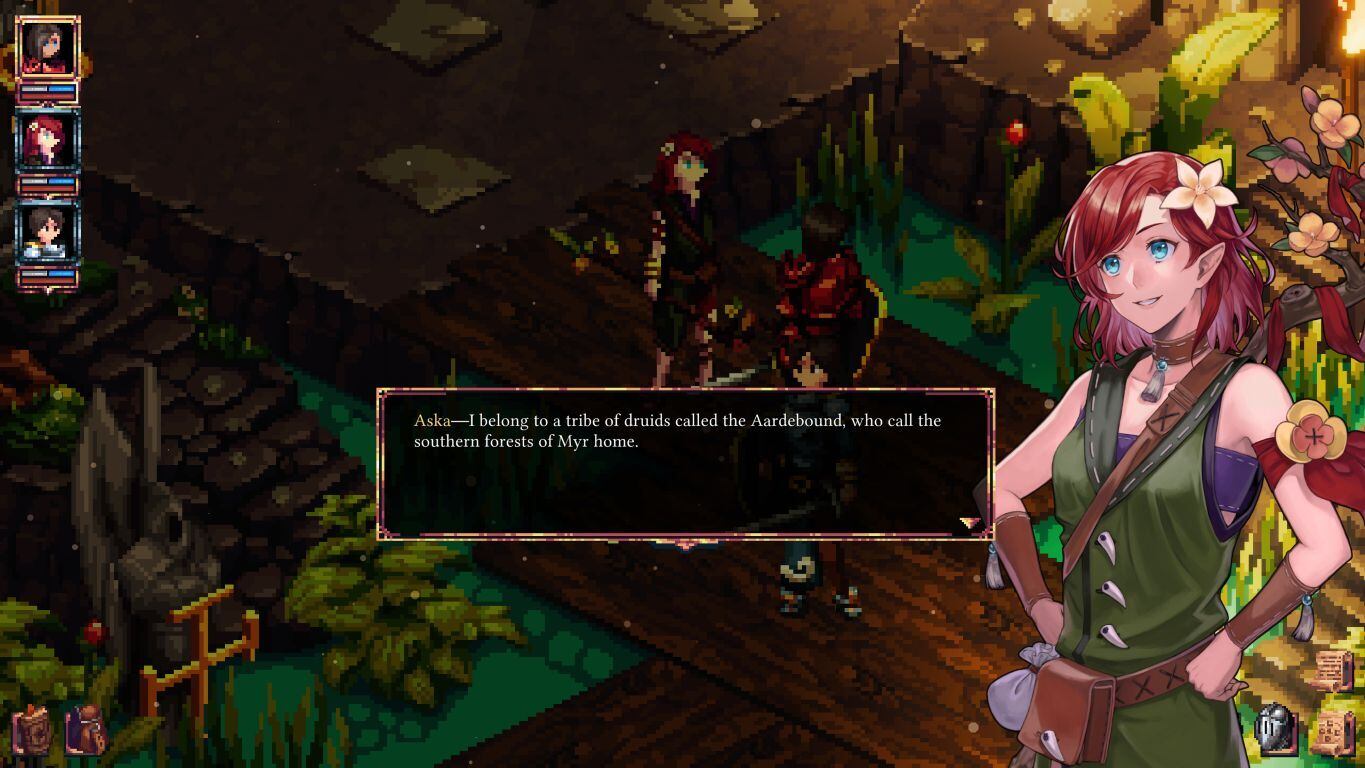Advance the dialogue with the arrow indicator
1365x768 pixels.
[968, 522]
